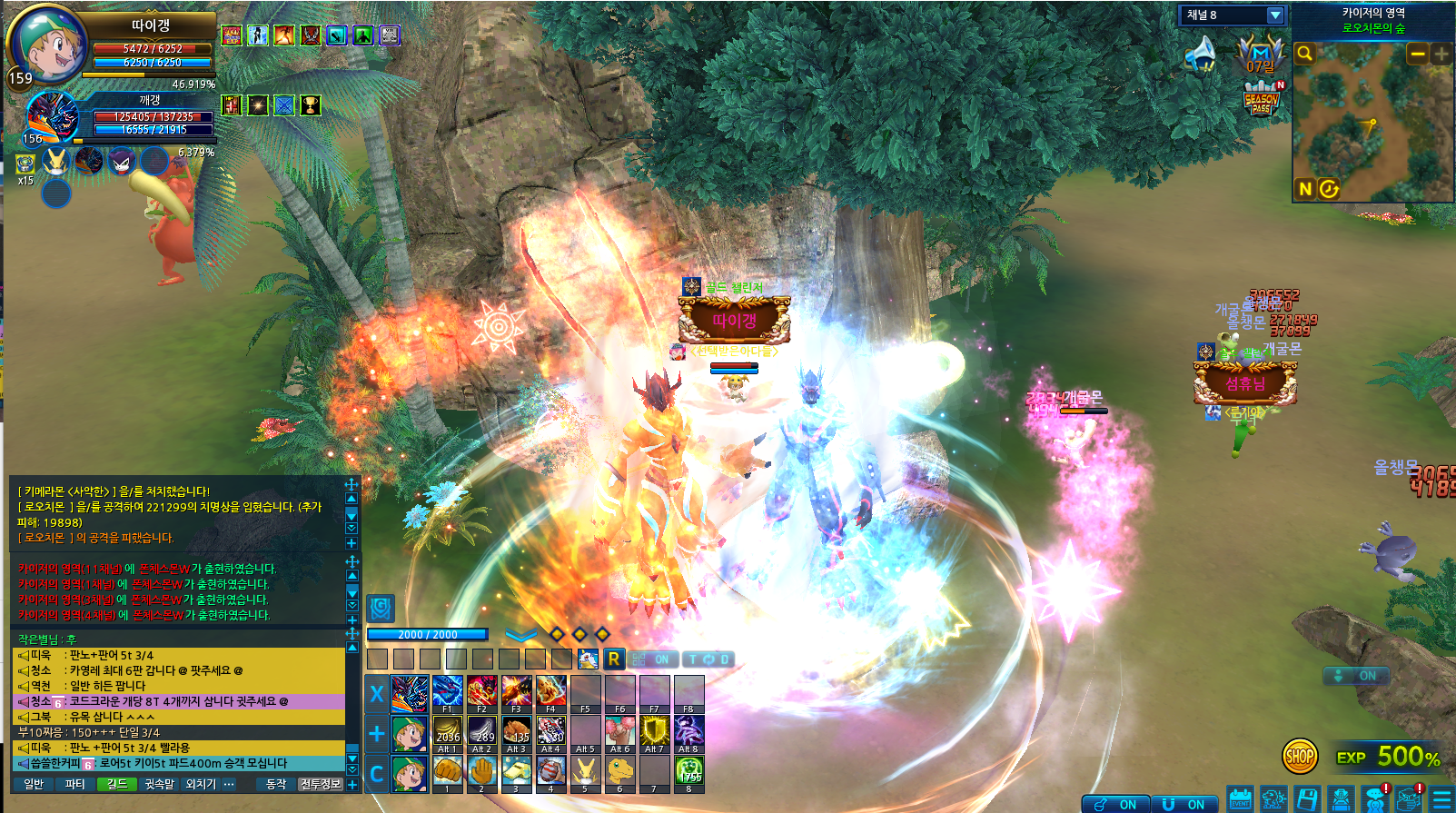
Task: Switch chat to the 파티 tab
Action: pyautogui.click(x=75, y=784)
